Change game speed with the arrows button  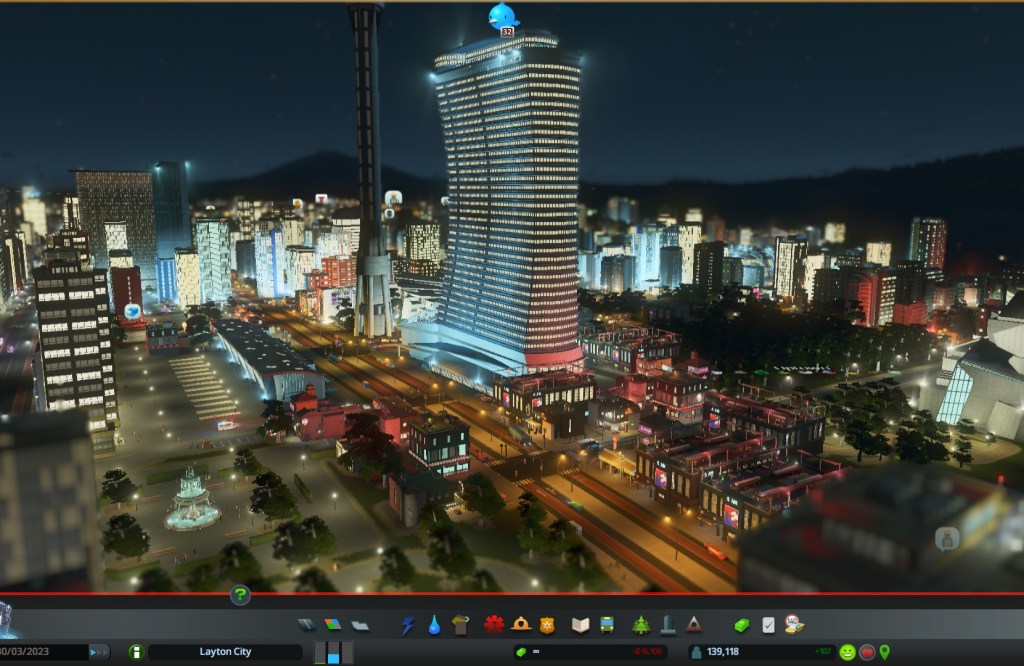coord(99,652)
